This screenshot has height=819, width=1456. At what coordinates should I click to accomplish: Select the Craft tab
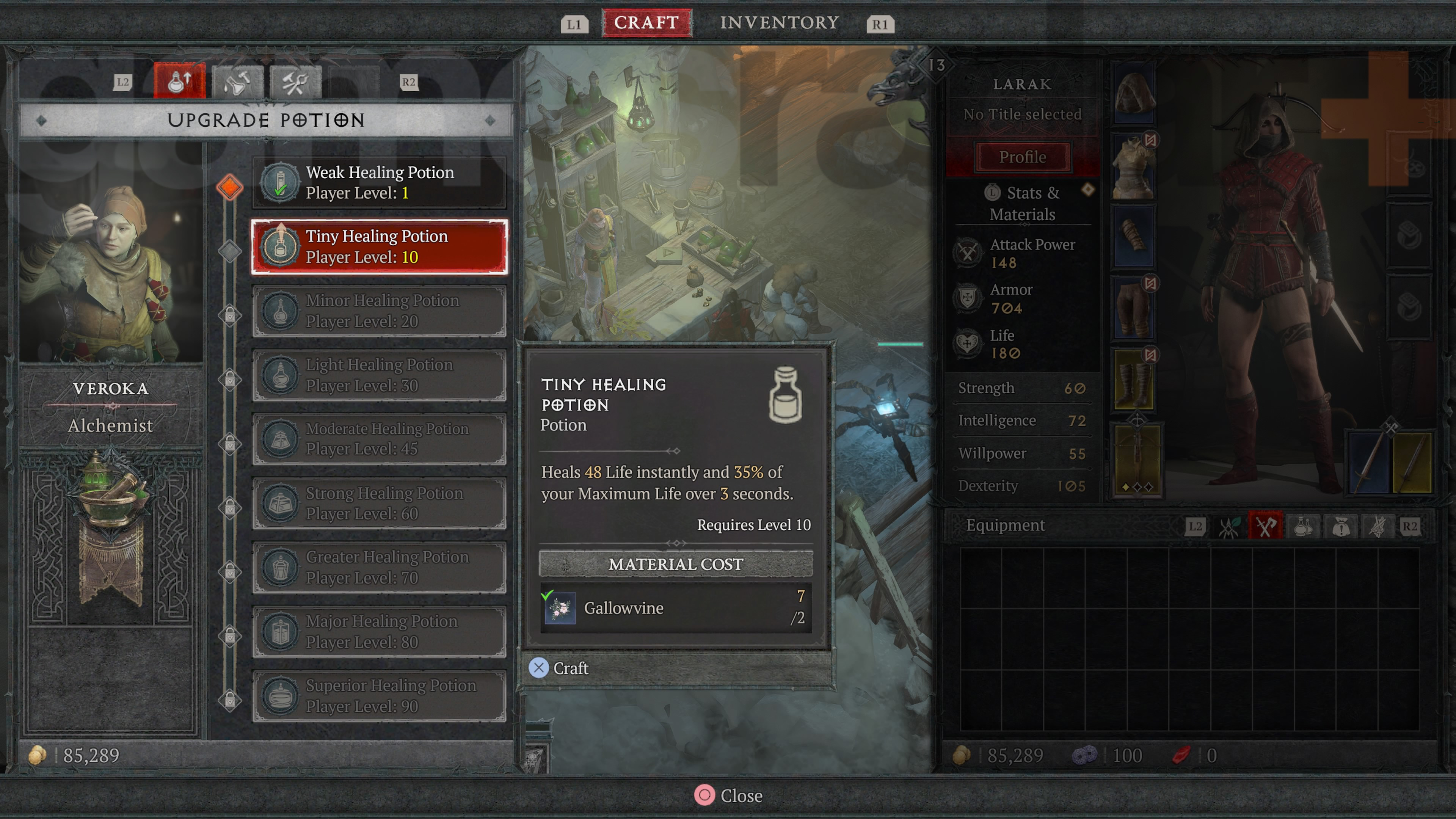(646, 23)
